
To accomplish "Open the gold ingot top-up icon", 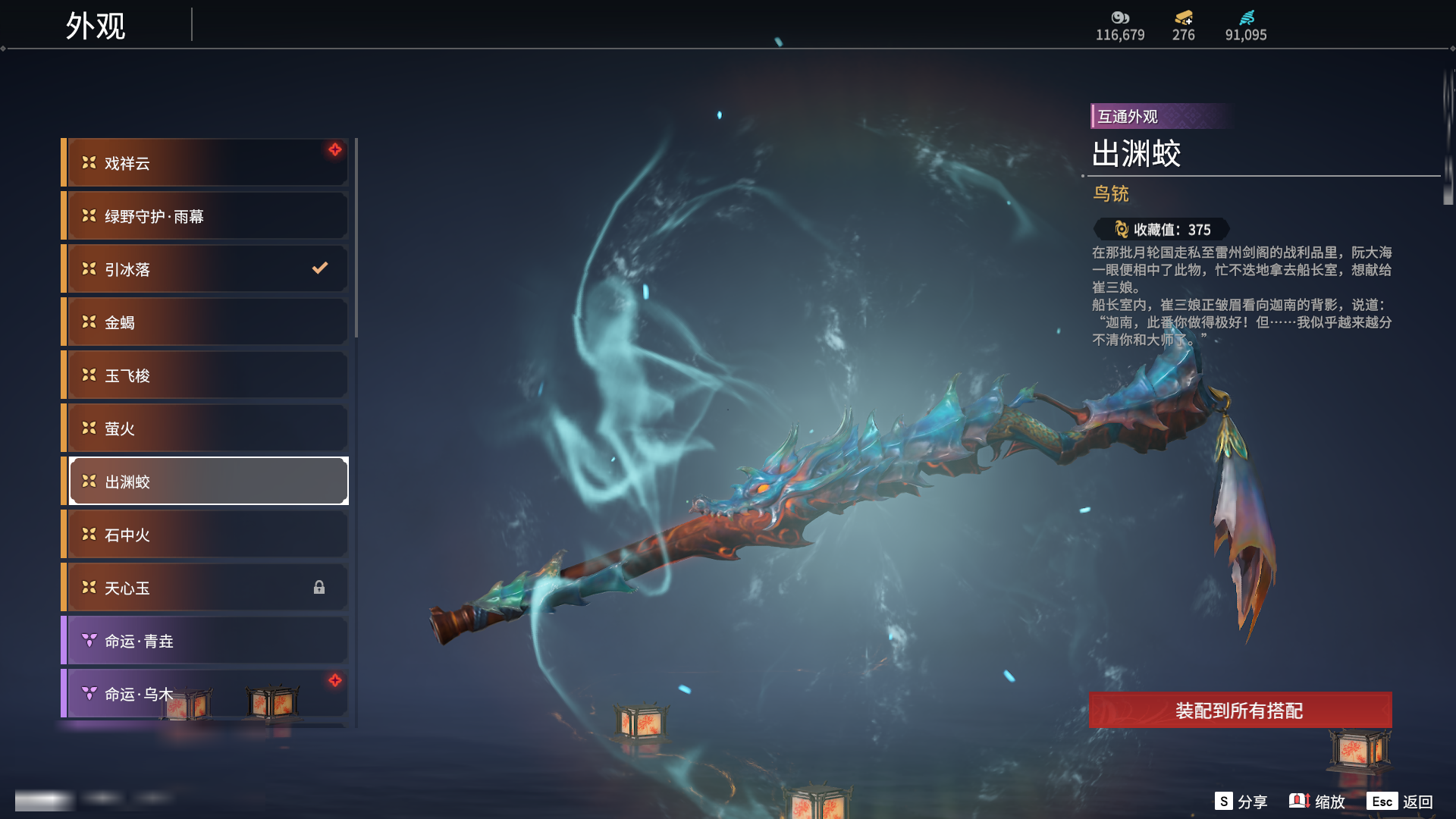I will (x=1184, y=17).
